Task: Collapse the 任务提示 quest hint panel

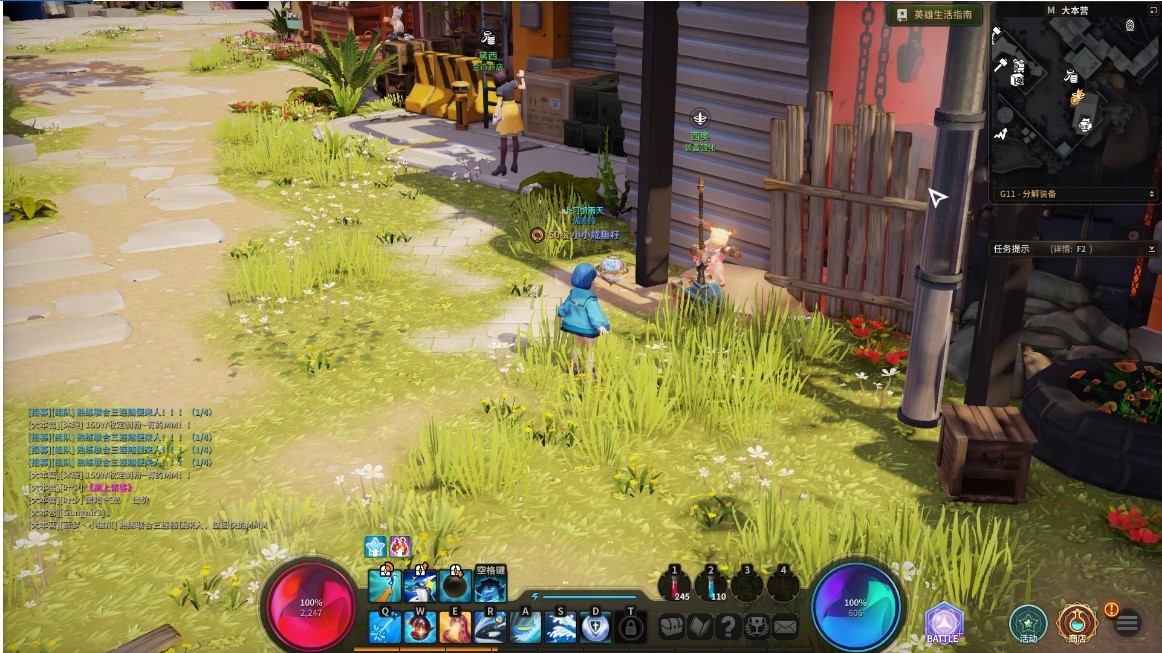Action: click(1152, 249)
